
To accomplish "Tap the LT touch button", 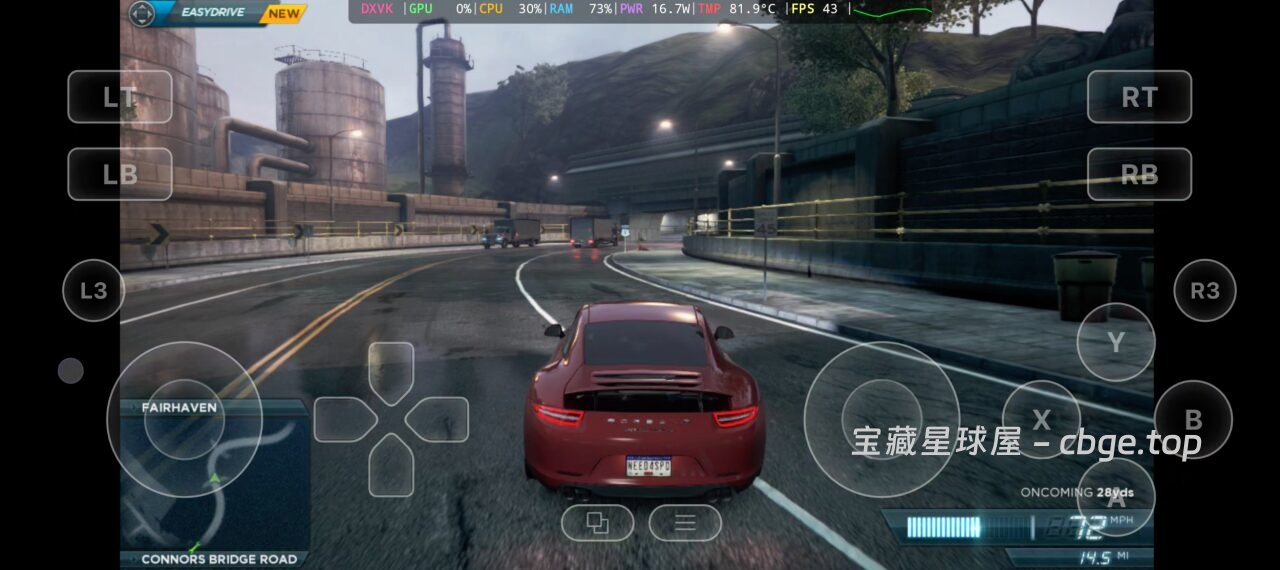I will tap(120, 97).
